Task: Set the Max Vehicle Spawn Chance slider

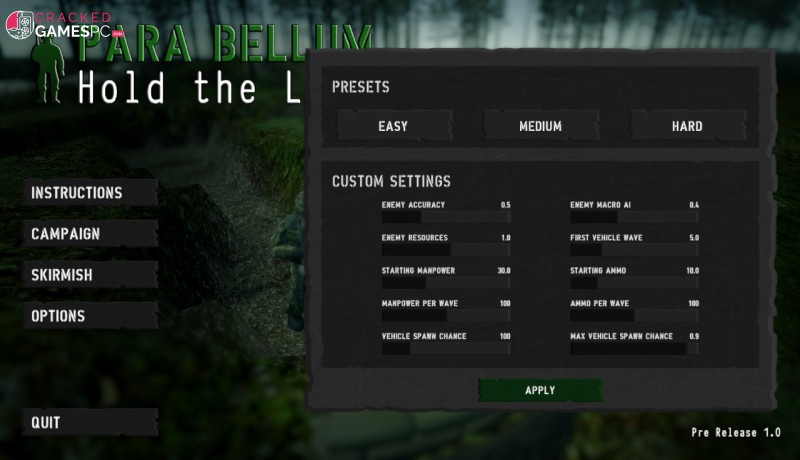Action: 634,349
